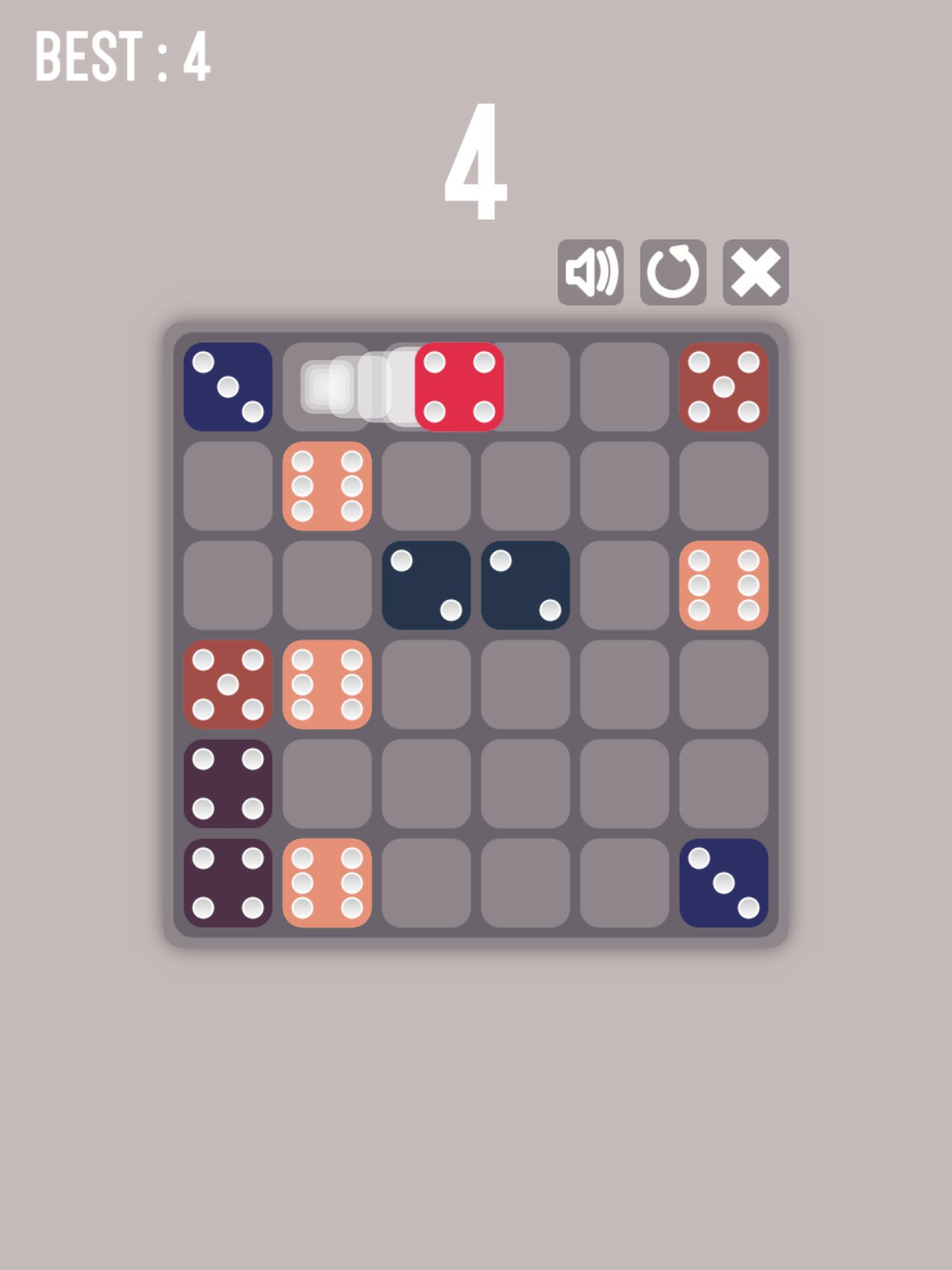Mute the game sound

590,272
